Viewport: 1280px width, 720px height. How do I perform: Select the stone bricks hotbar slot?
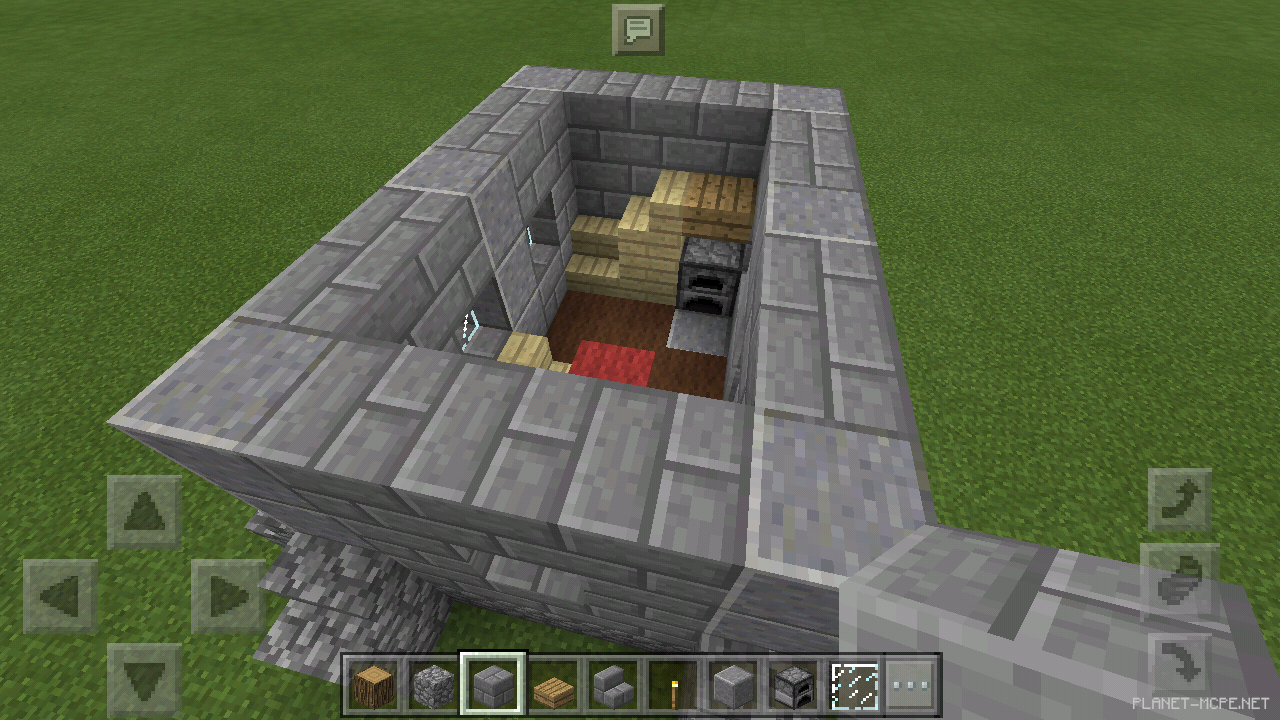tap(492, 685)
